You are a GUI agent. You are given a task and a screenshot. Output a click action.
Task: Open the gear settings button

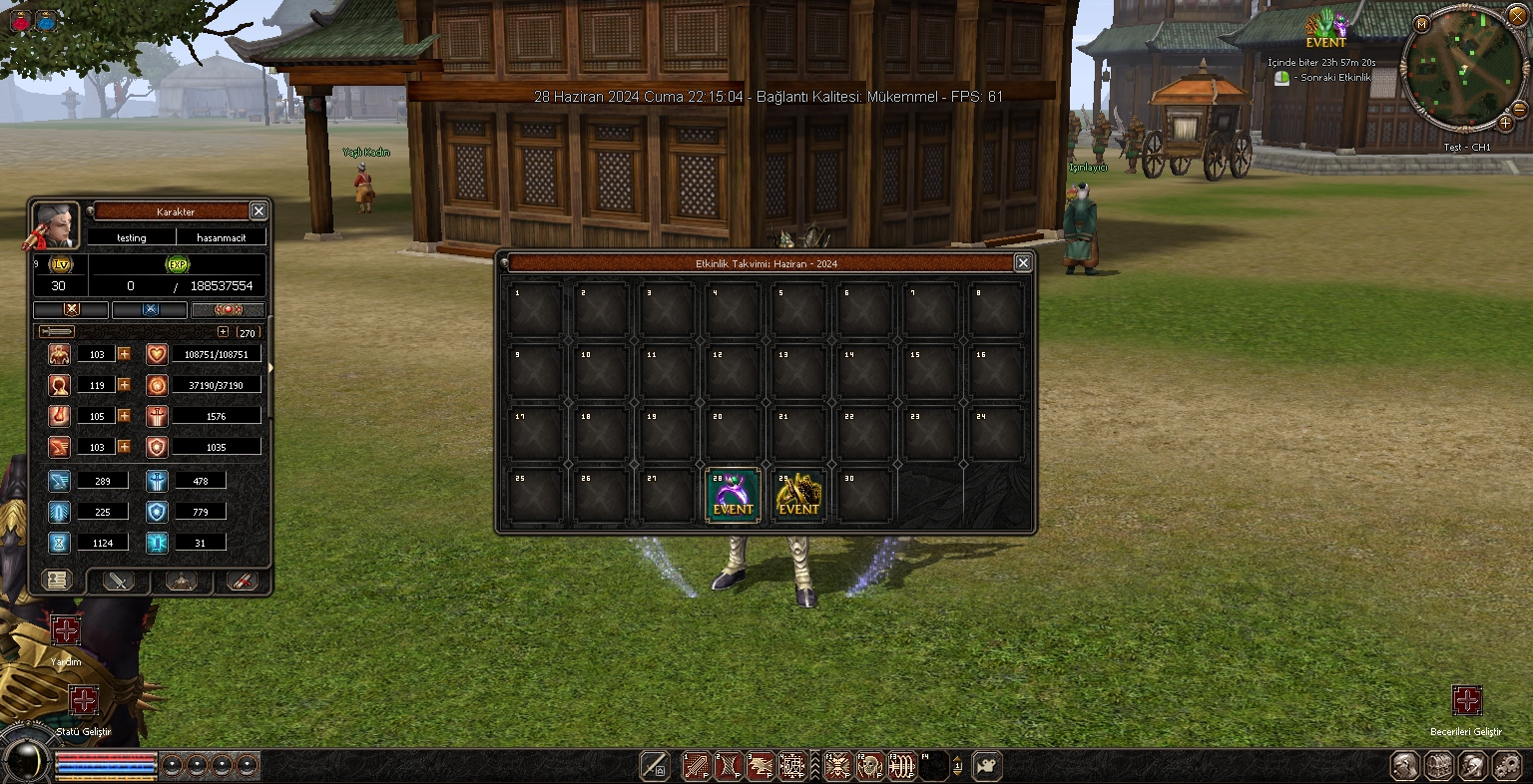point(1506,766)
